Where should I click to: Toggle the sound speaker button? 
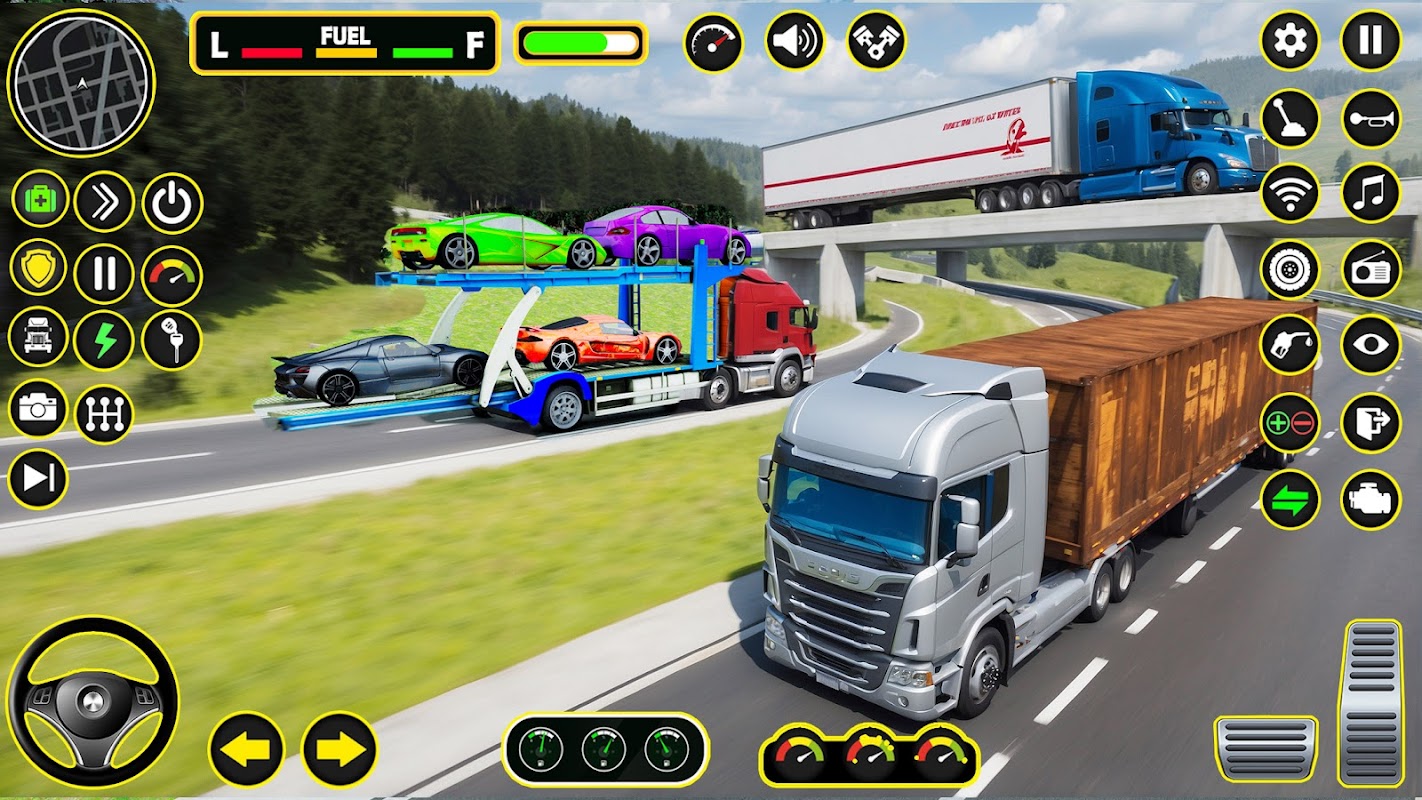click(796, 41)
